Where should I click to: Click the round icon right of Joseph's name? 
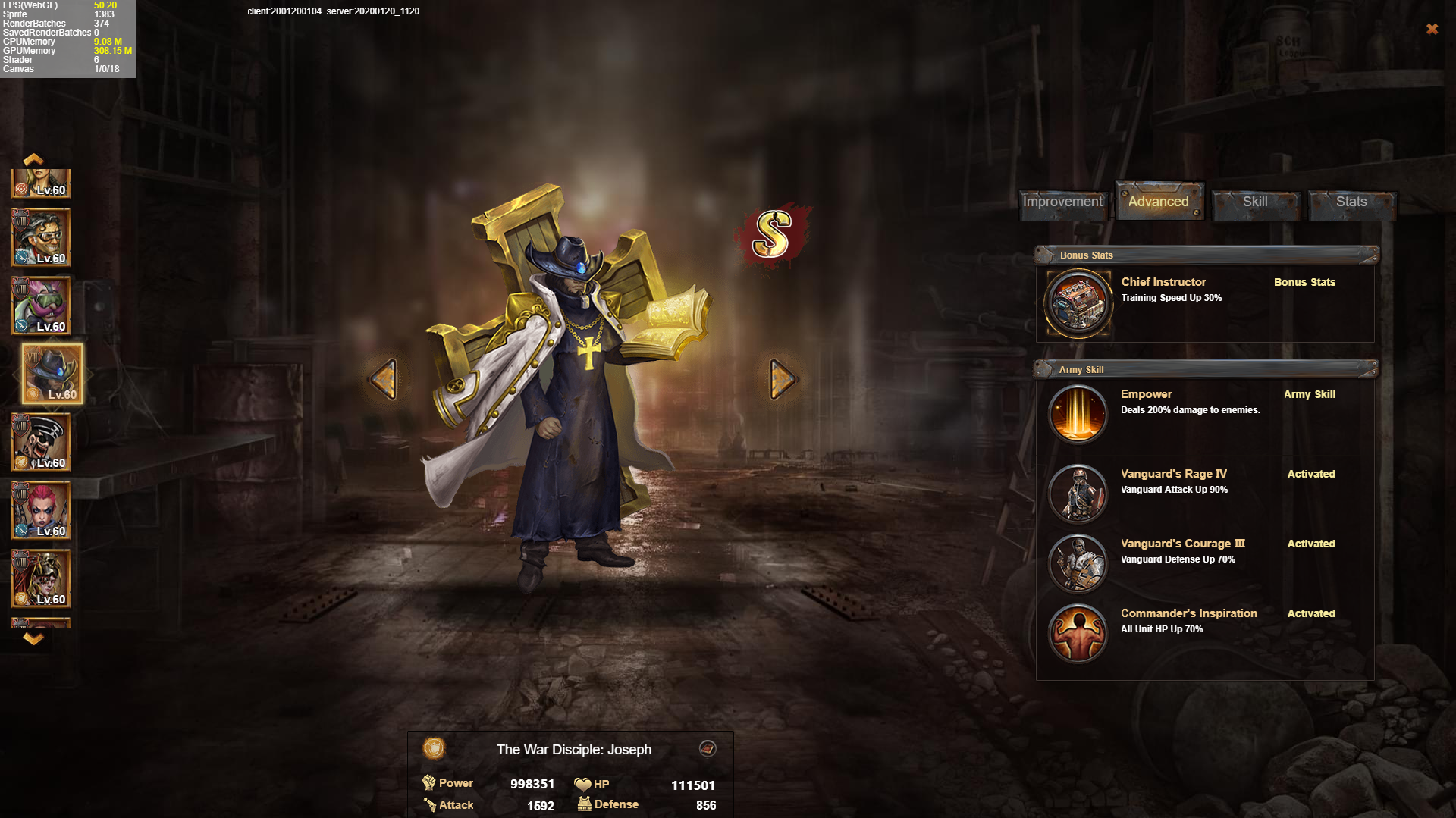[708, 749]
